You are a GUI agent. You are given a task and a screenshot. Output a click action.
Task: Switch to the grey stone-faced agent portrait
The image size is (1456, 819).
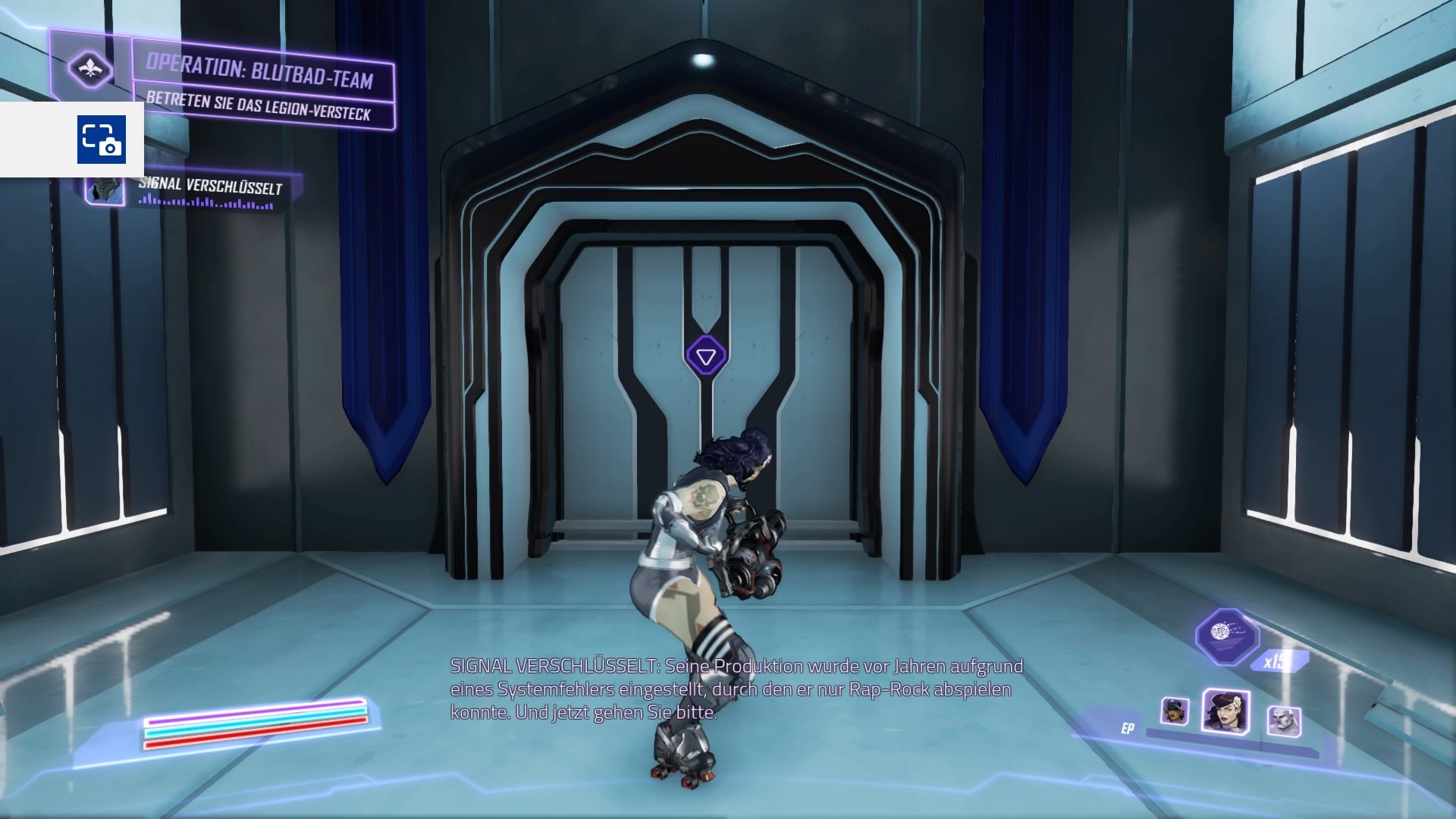coord(1283,720)
